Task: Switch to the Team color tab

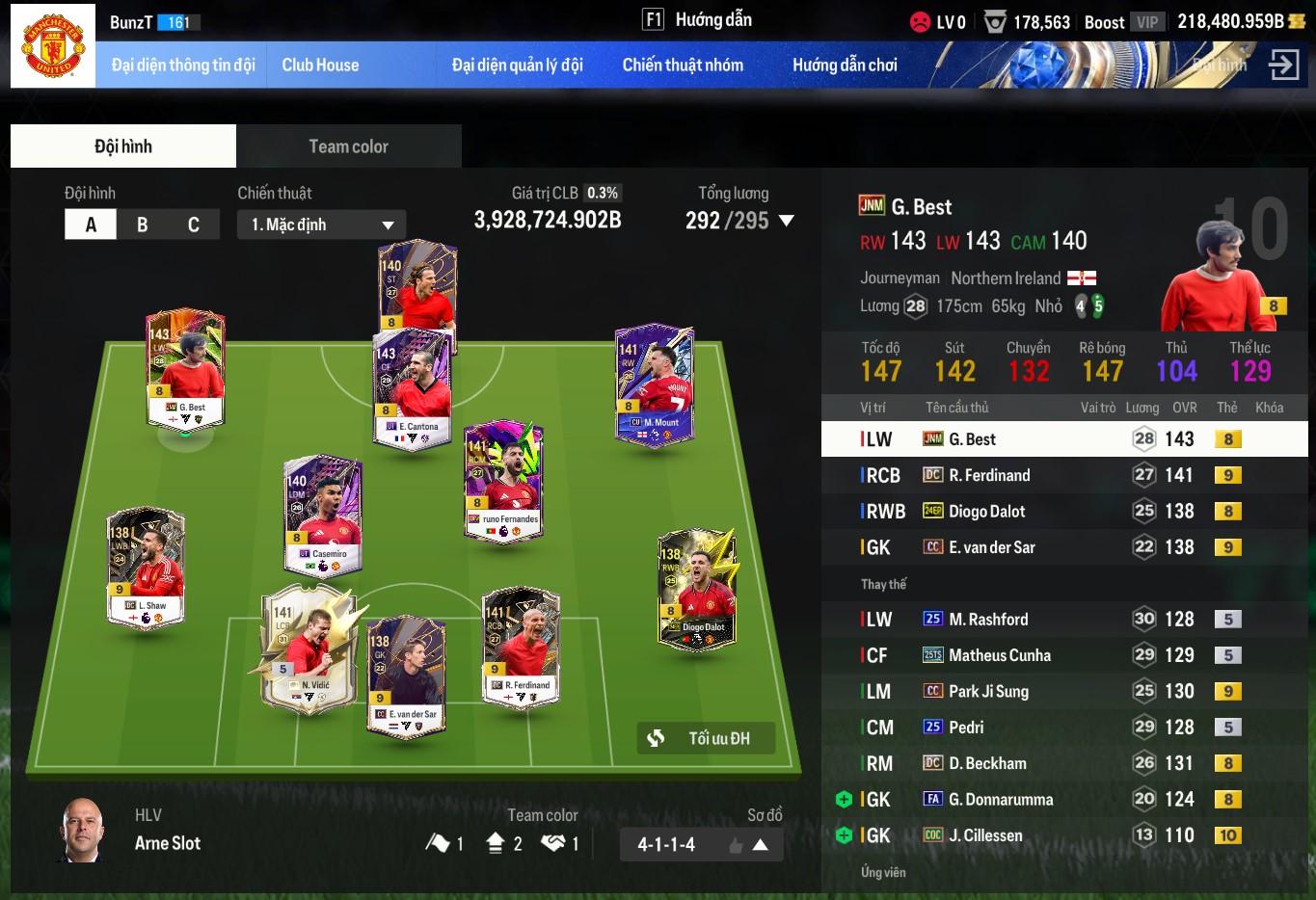Action: pyautogui.click(x=348, y=146)
